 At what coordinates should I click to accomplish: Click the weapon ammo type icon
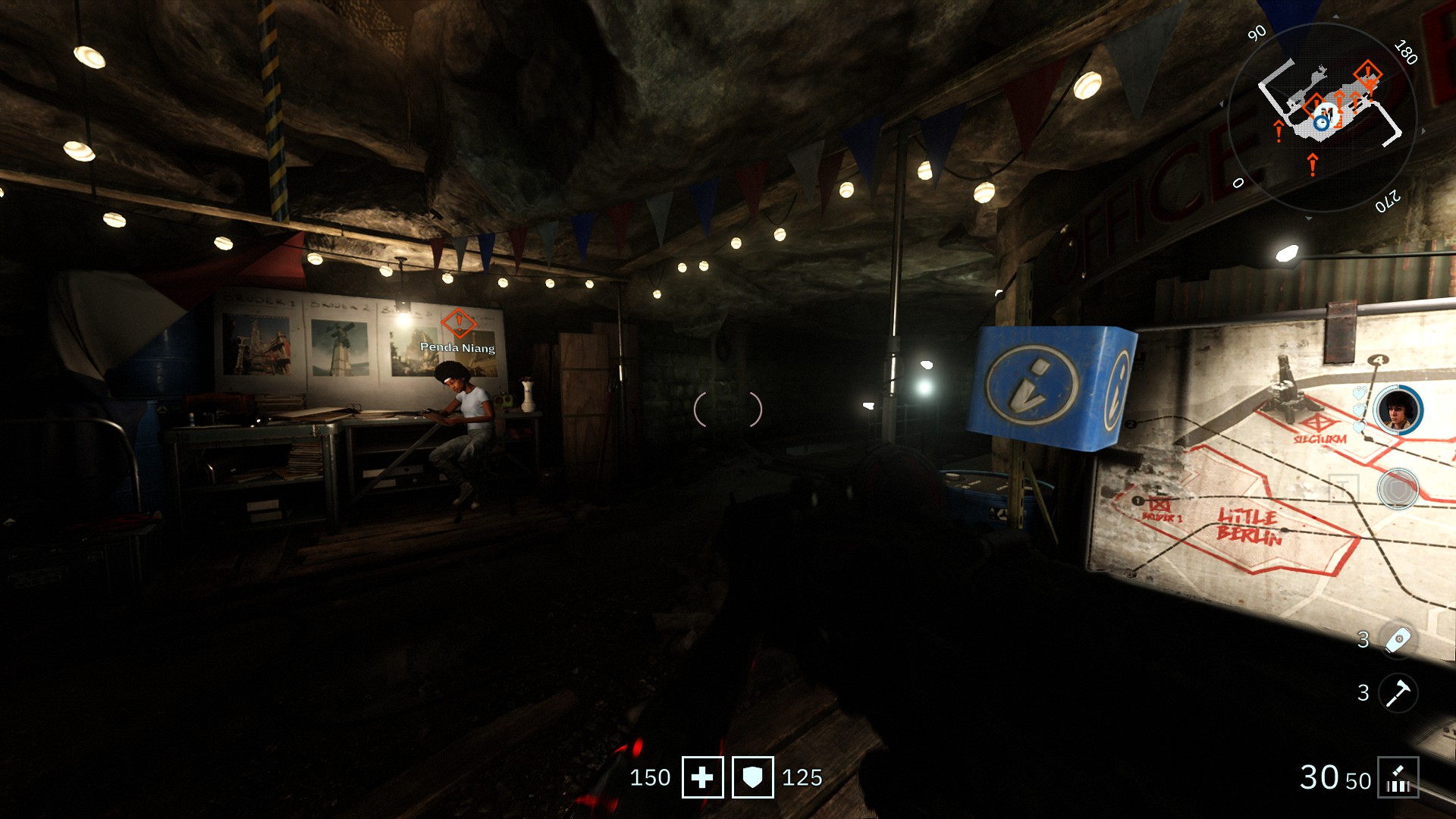(1398, 778)
